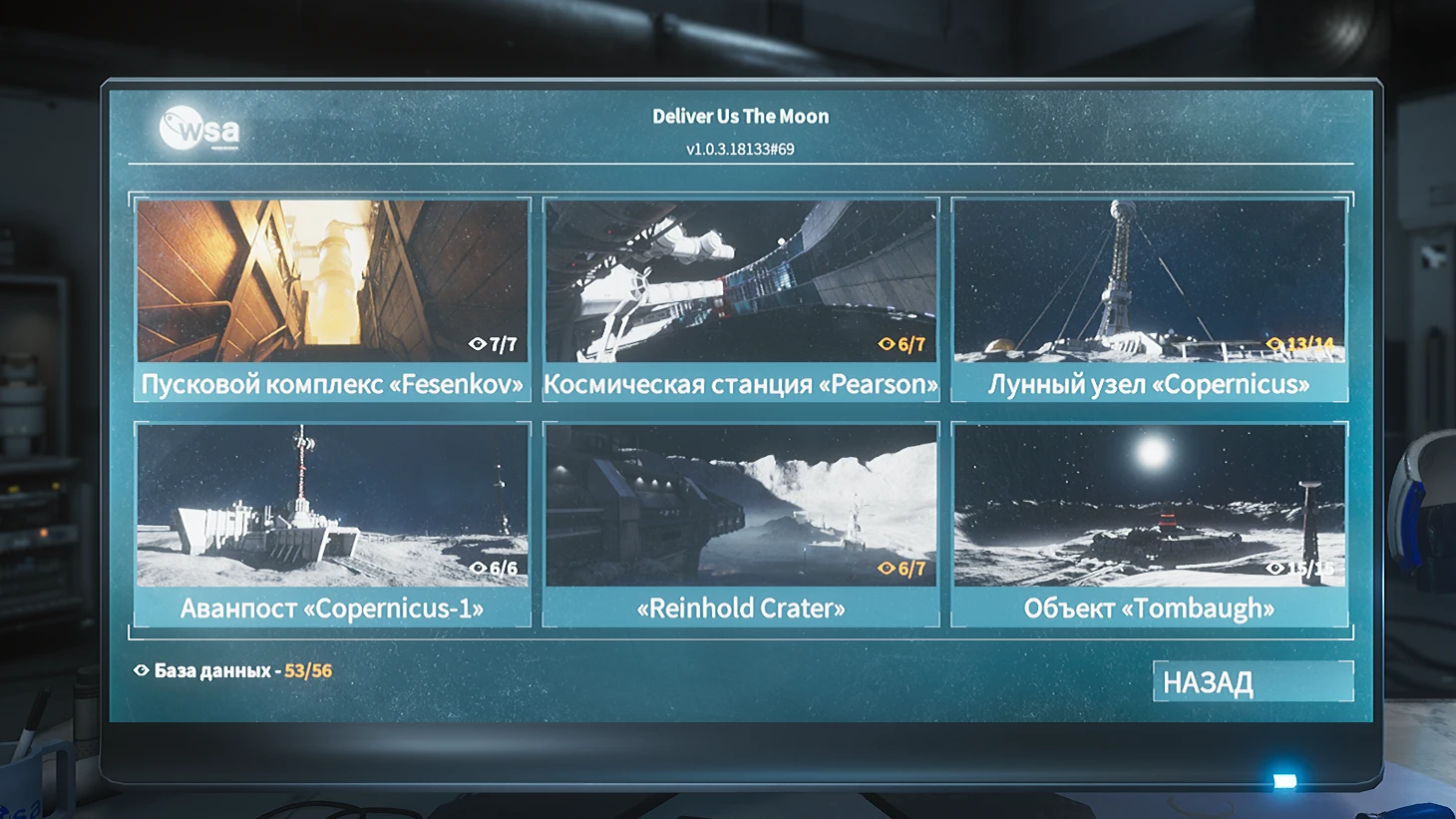Image resolution: width=1456 pixels, height=819 pixels.
Task: Select the Deliver Us The Moon title
Action: (x=741, y=116)
